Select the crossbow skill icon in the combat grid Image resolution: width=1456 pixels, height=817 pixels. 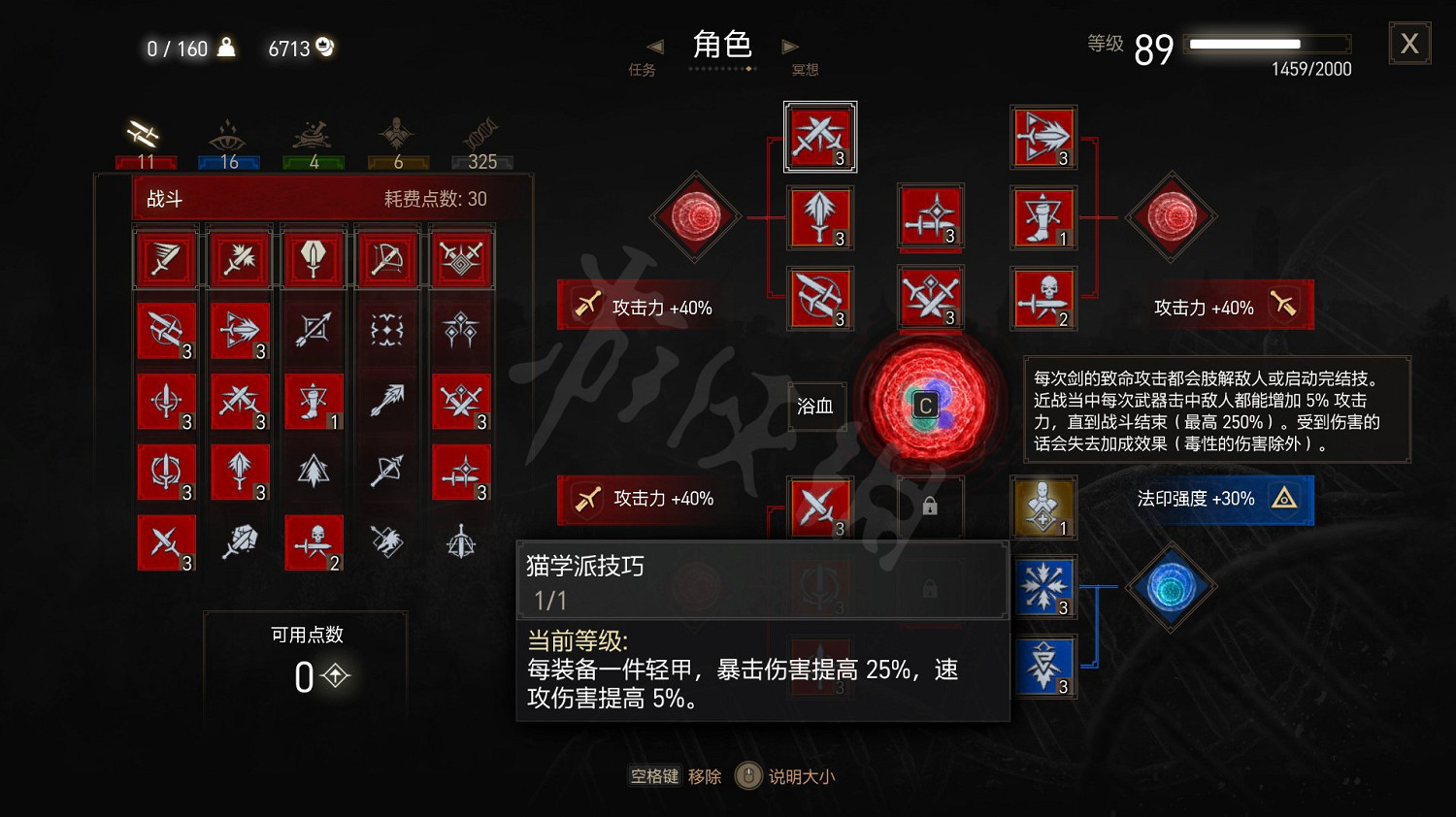pos(387,257)
